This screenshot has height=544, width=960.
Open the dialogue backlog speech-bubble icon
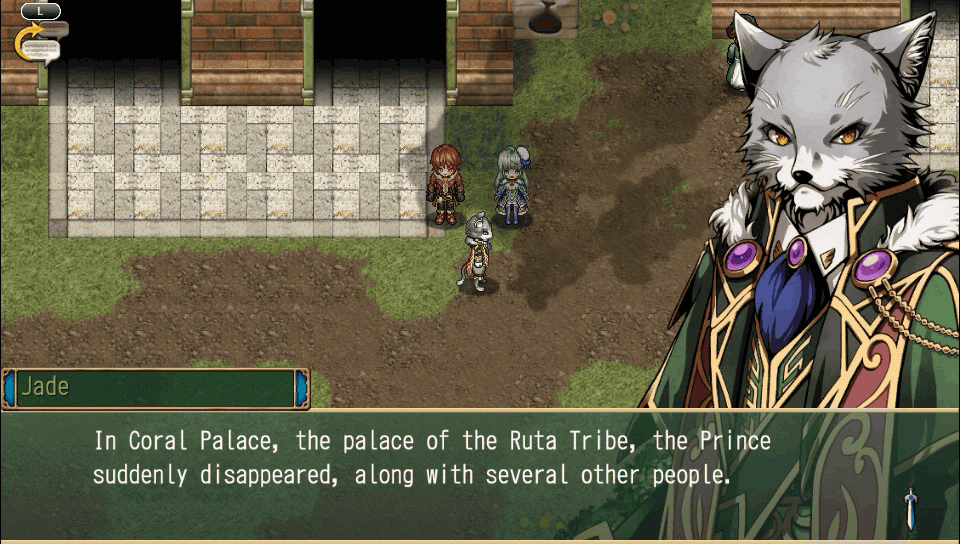tap(40, 44)
